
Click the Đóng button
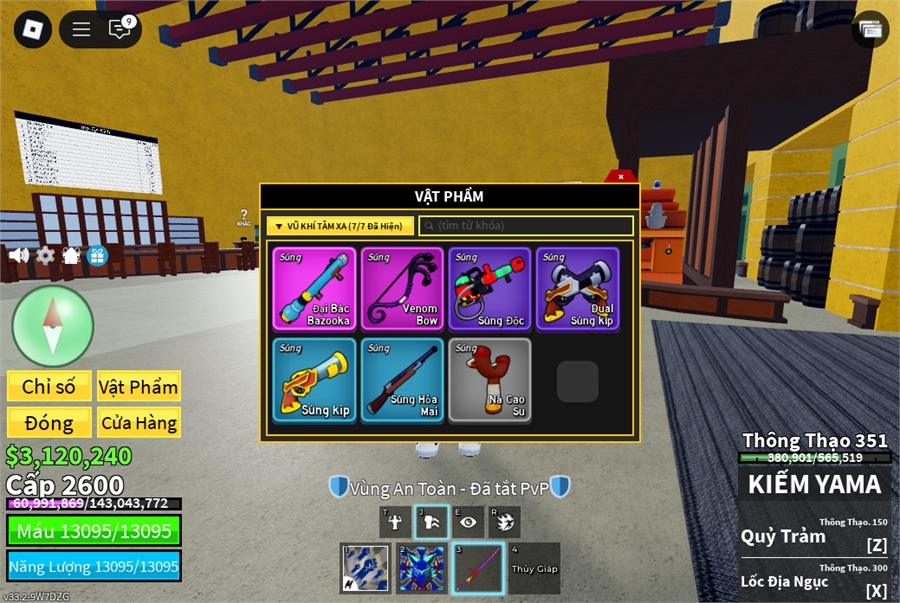tap(49, 422)
